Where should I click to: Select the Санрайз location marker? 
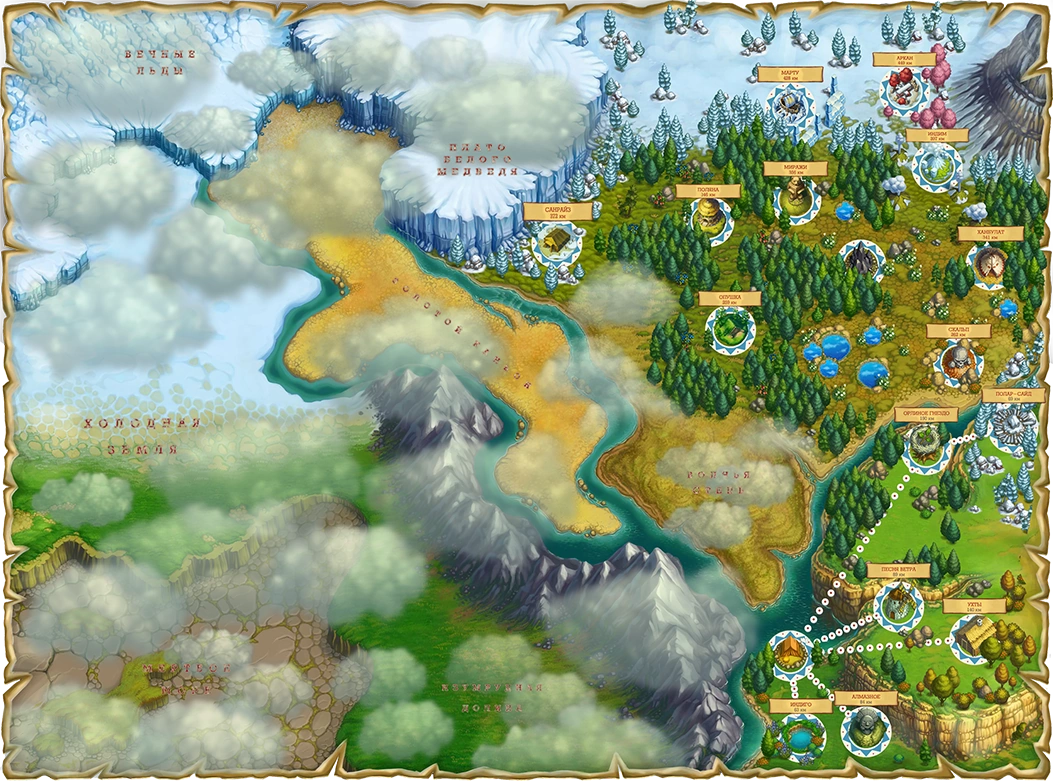click(553, 241)
